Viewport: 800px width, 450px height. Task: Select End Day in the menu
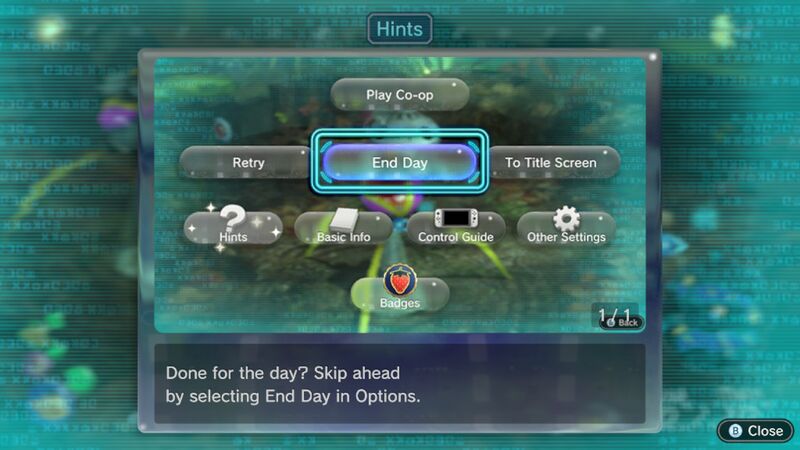400,163
